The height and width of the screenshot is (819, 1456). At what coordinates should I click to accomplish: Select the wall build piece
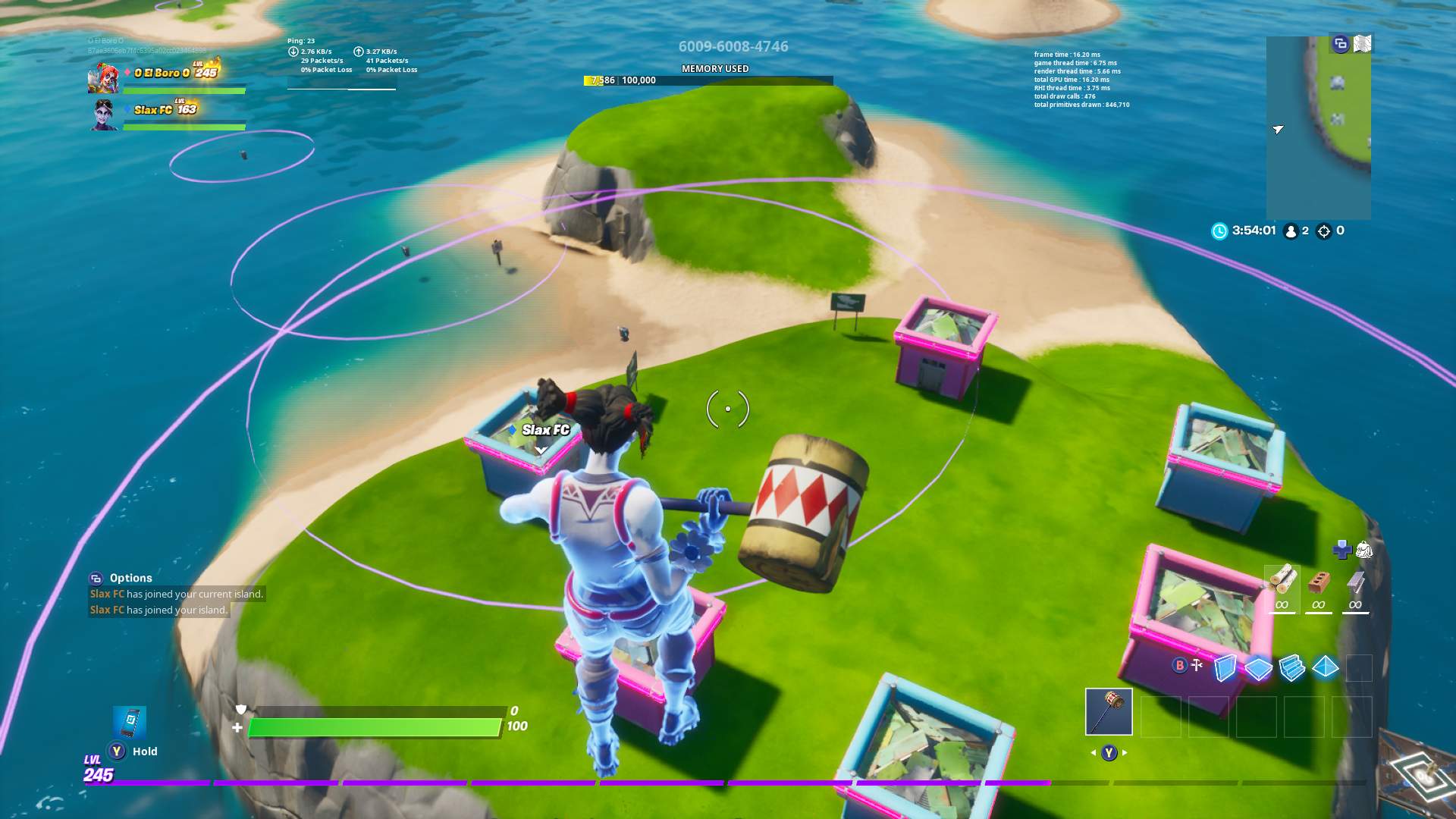(x=1225, y=668)
